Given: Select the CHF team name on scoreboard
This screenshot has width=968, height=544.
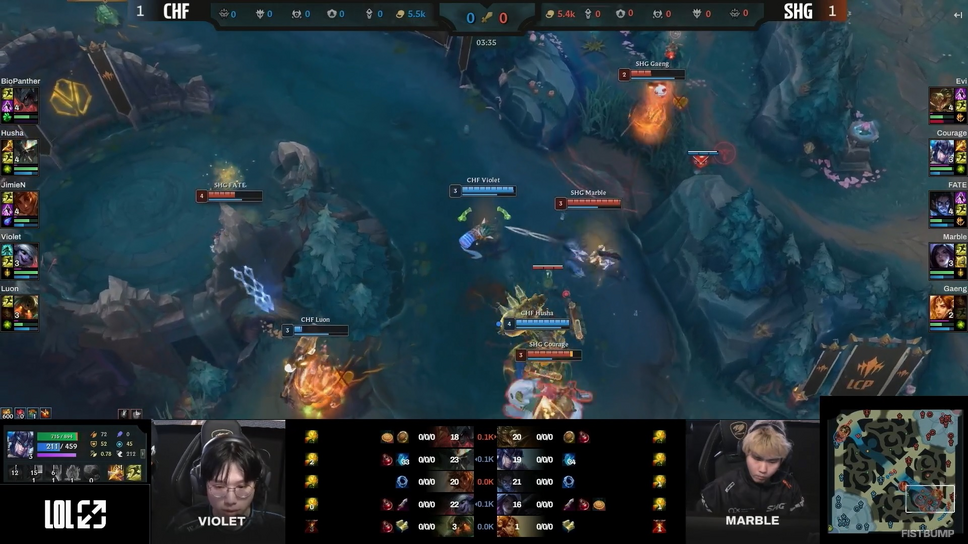Looking at the screenshot, I should coord(176,12).
